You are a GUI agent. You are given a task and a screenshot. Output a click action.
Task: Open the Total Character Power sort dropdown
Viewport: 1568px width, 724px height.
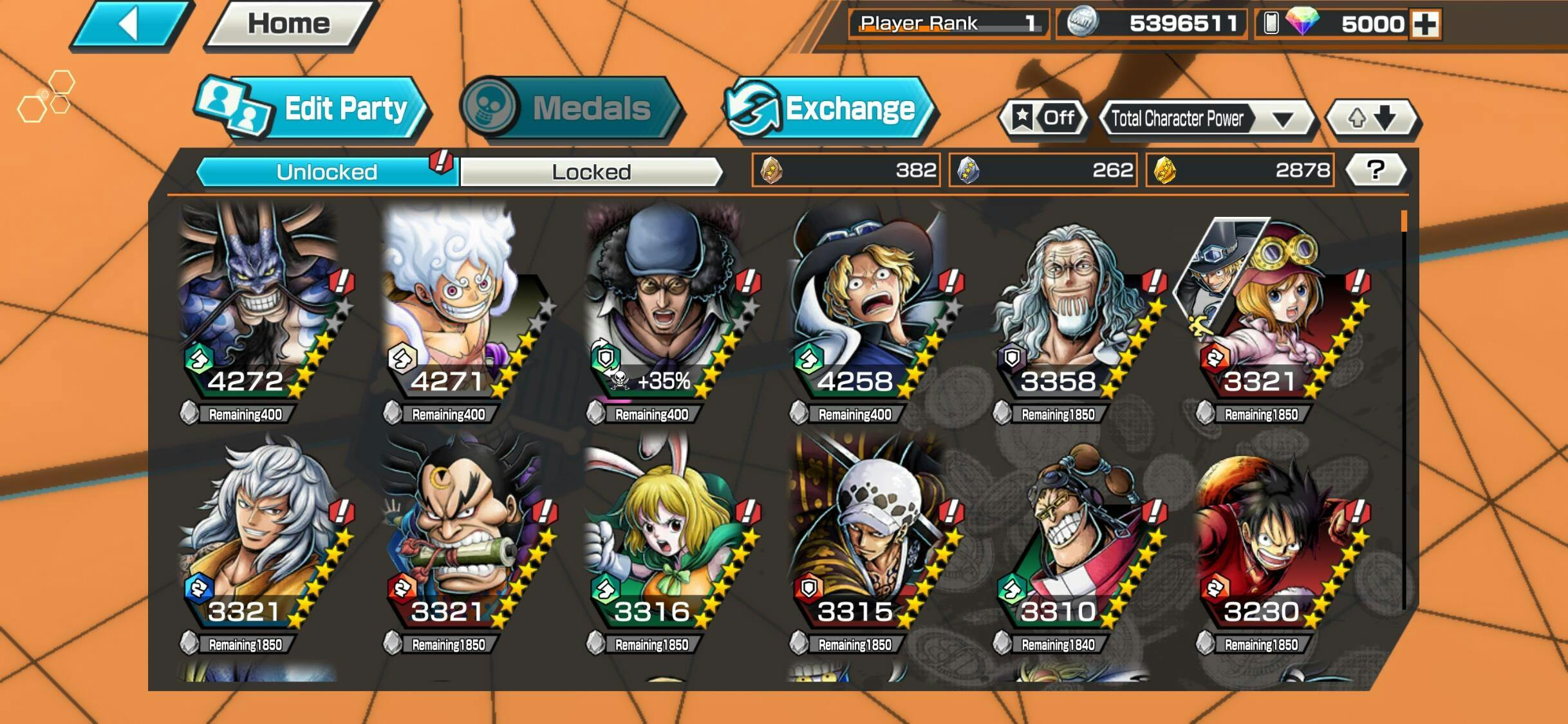pyautogui.click(x=1205, y=118)
